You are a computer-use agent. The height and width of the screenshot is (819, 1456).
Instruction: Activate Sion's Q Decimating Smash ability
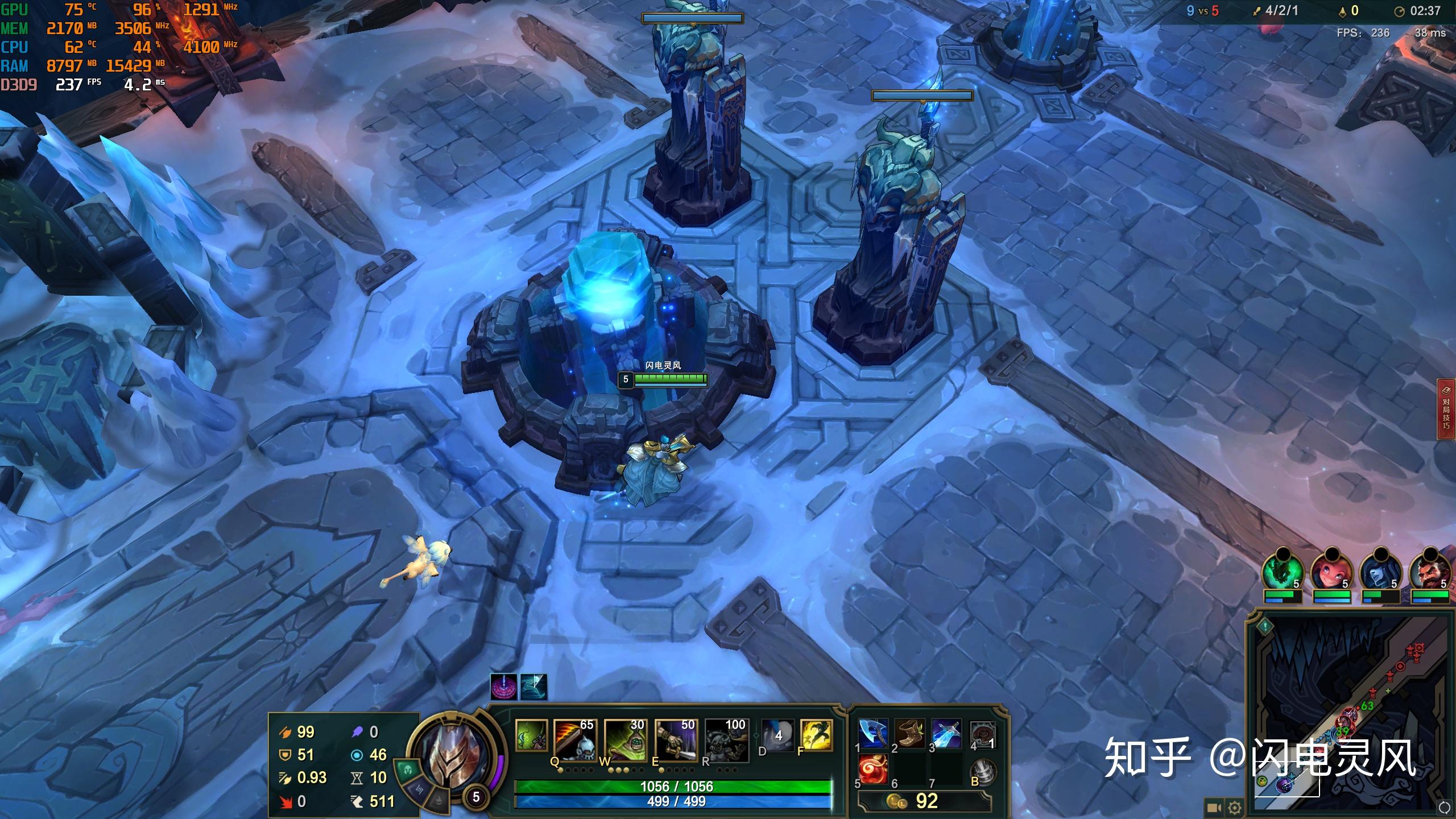[574, 738]
